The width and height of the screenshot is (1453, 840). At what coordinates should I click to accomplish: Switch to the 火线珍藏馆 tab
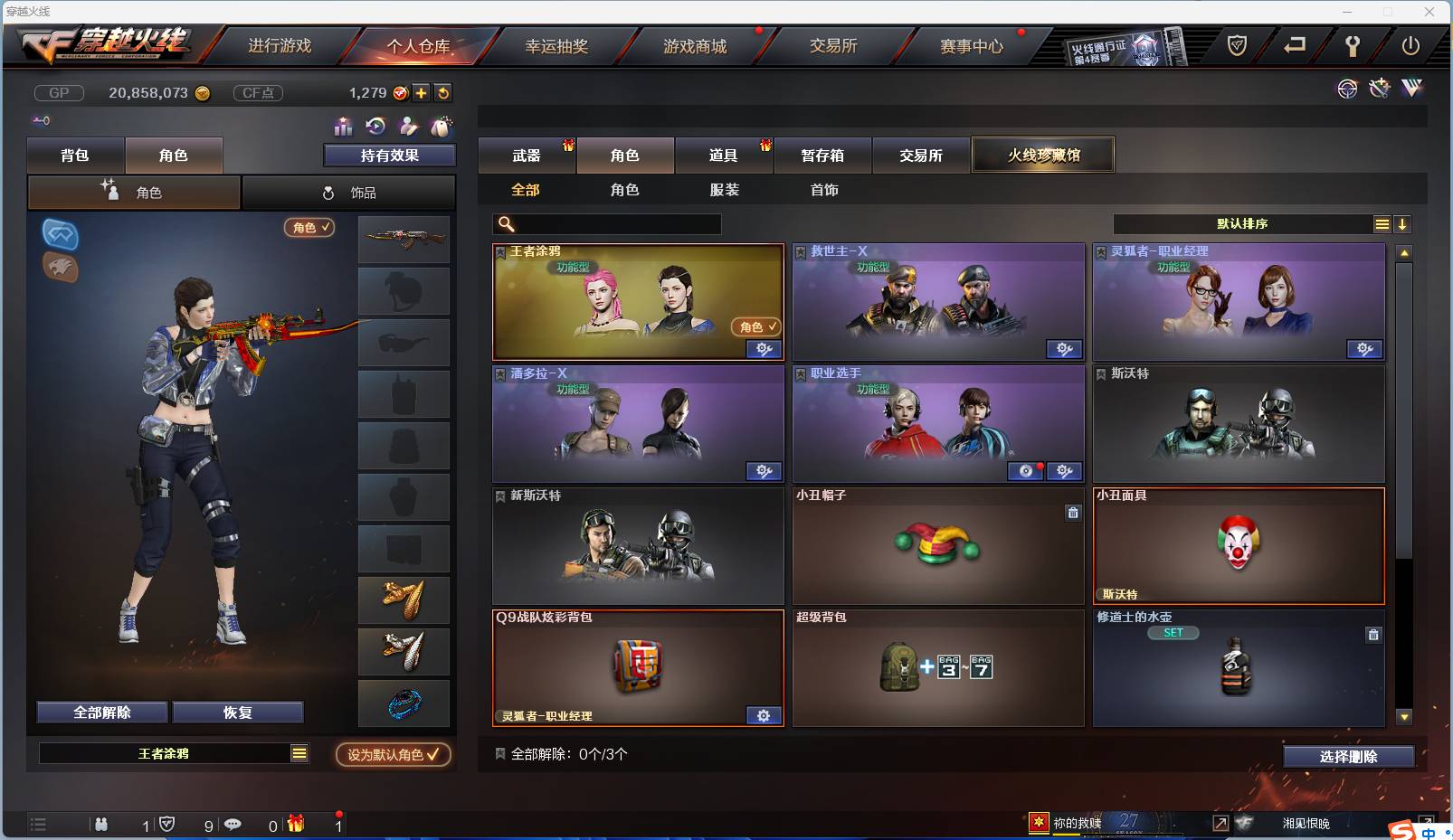click(1044, 155)
